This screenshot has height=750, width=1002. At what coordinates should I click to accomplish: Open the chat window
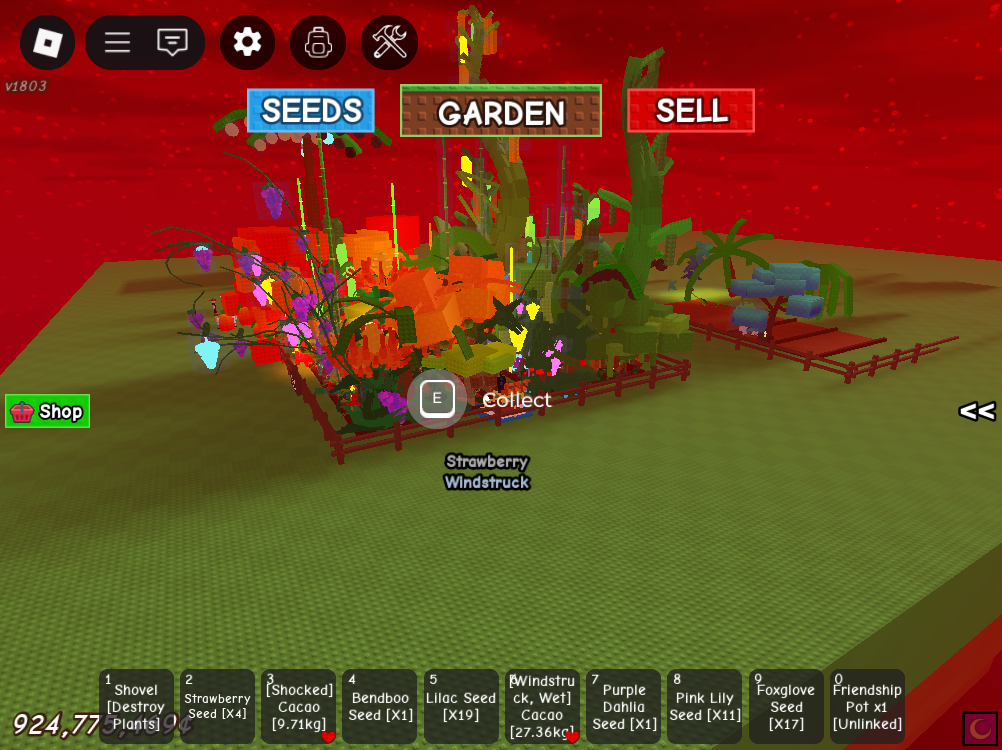coord(173,42)
